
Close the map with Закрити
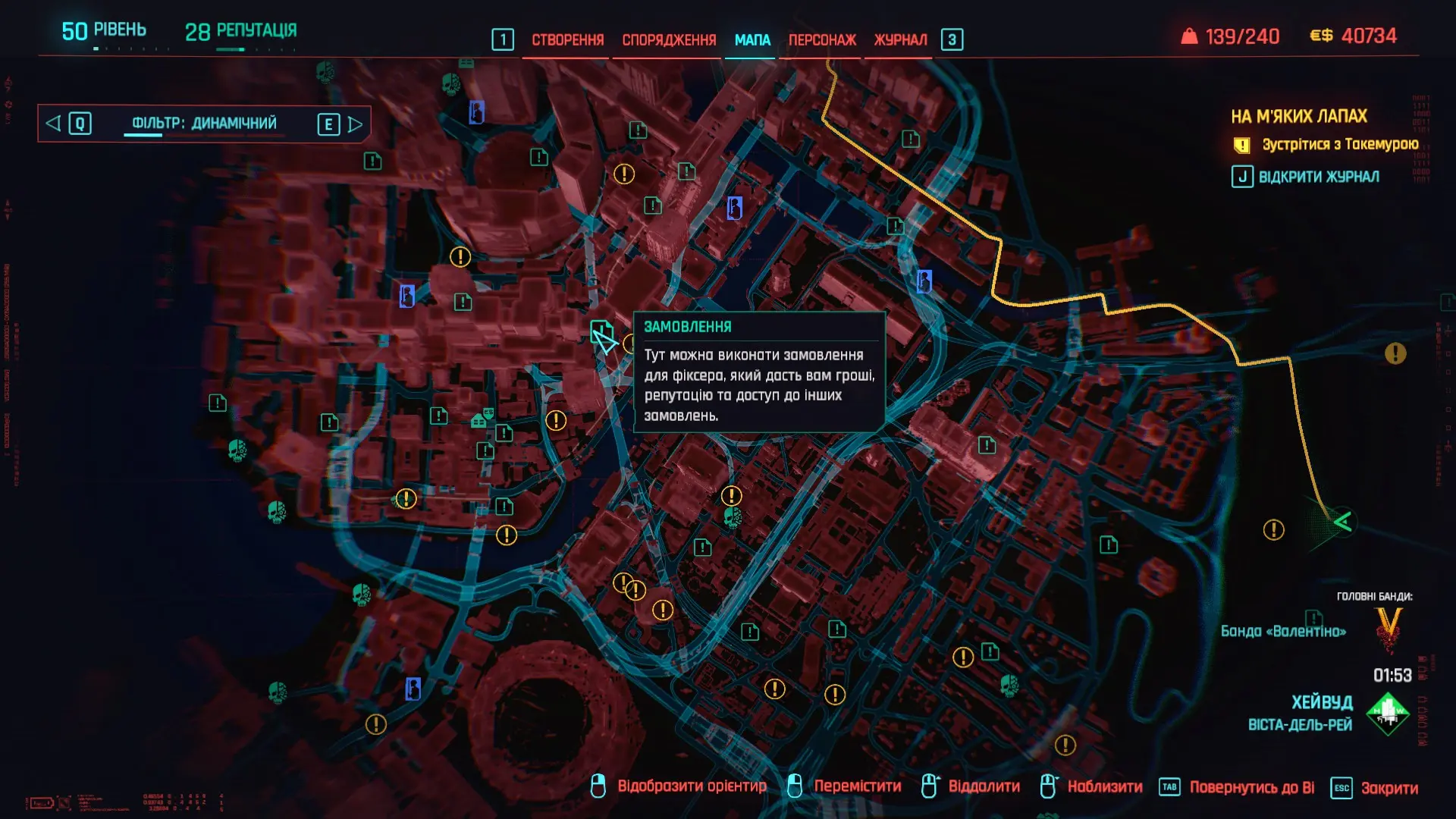point(1389,788)
